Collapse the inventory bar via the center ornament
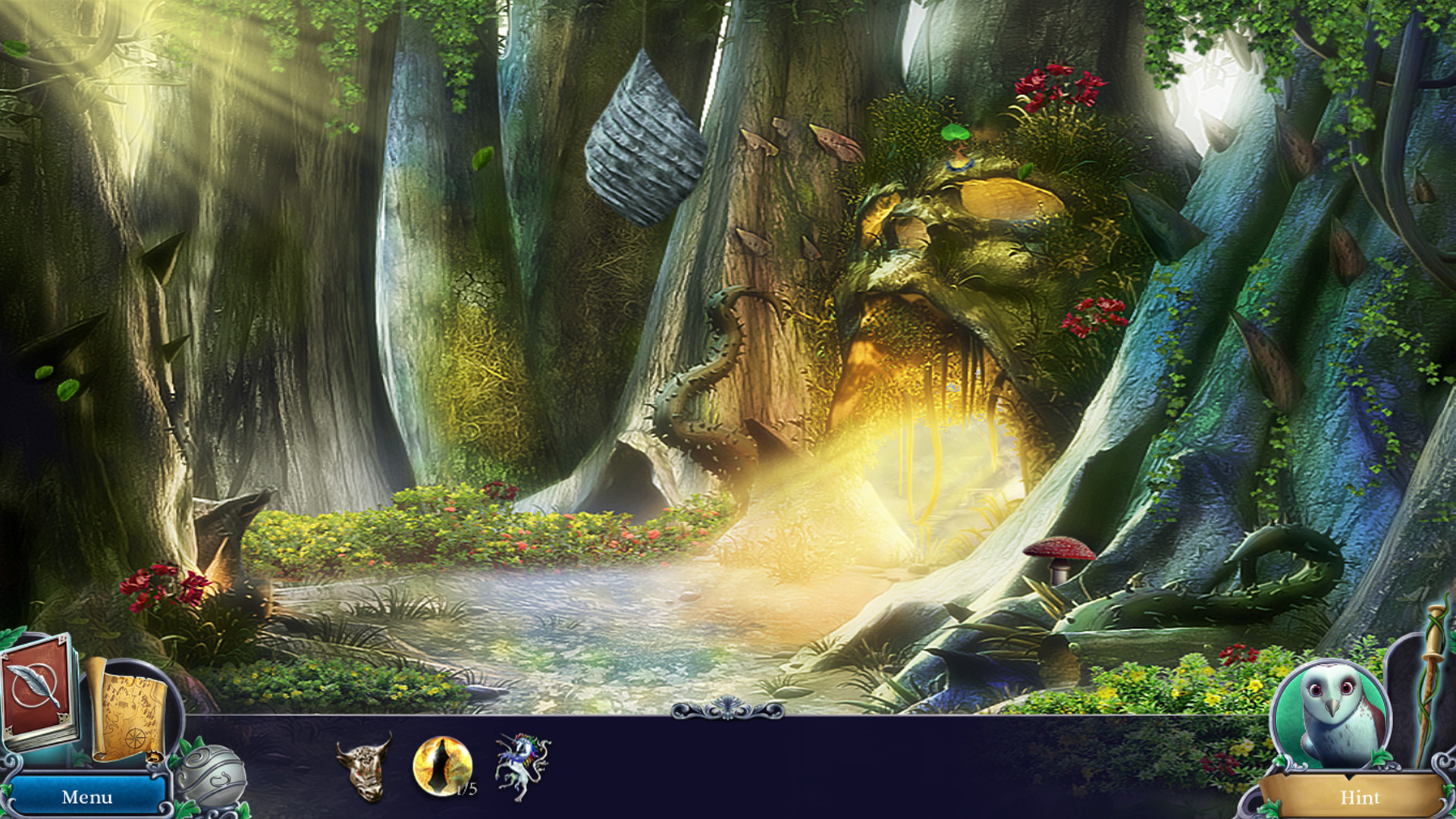1456x819 pixels. pos(728,707)
